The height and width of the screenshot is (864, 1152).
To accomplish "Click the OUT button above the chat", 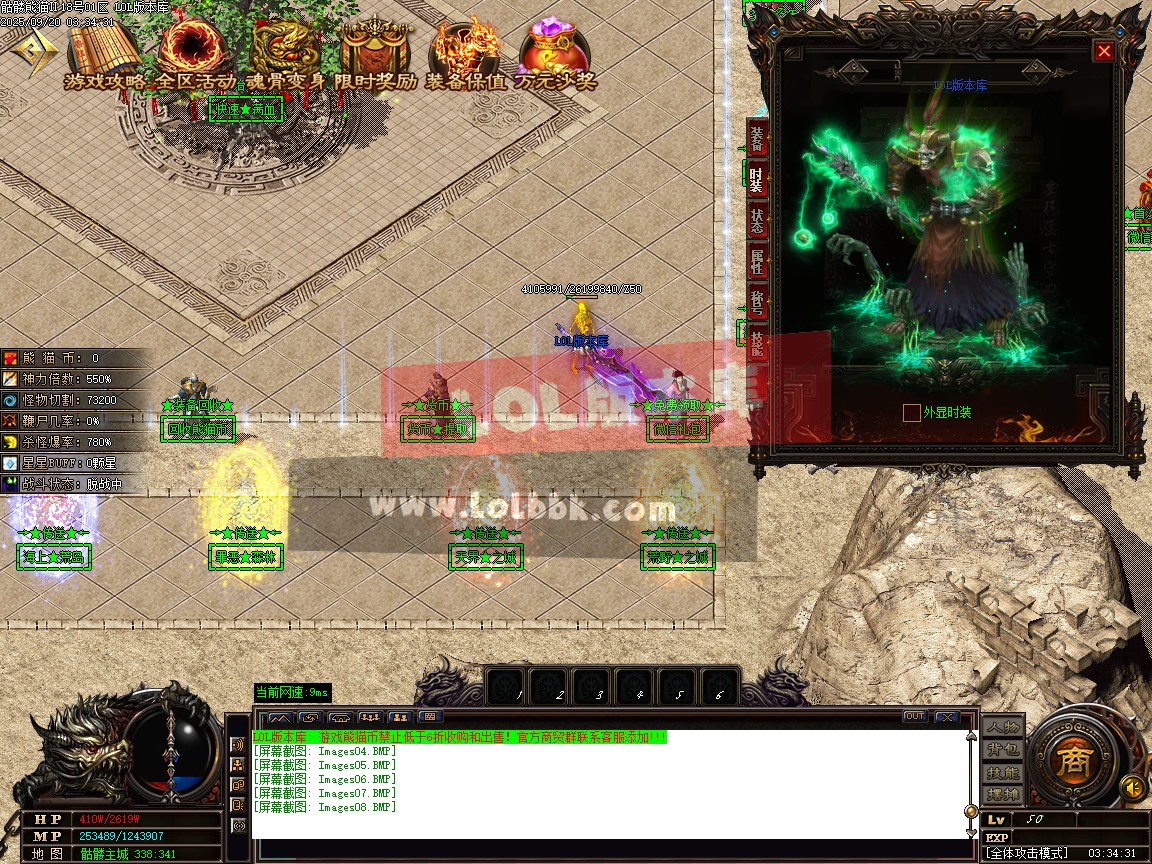I will [914, 716].
